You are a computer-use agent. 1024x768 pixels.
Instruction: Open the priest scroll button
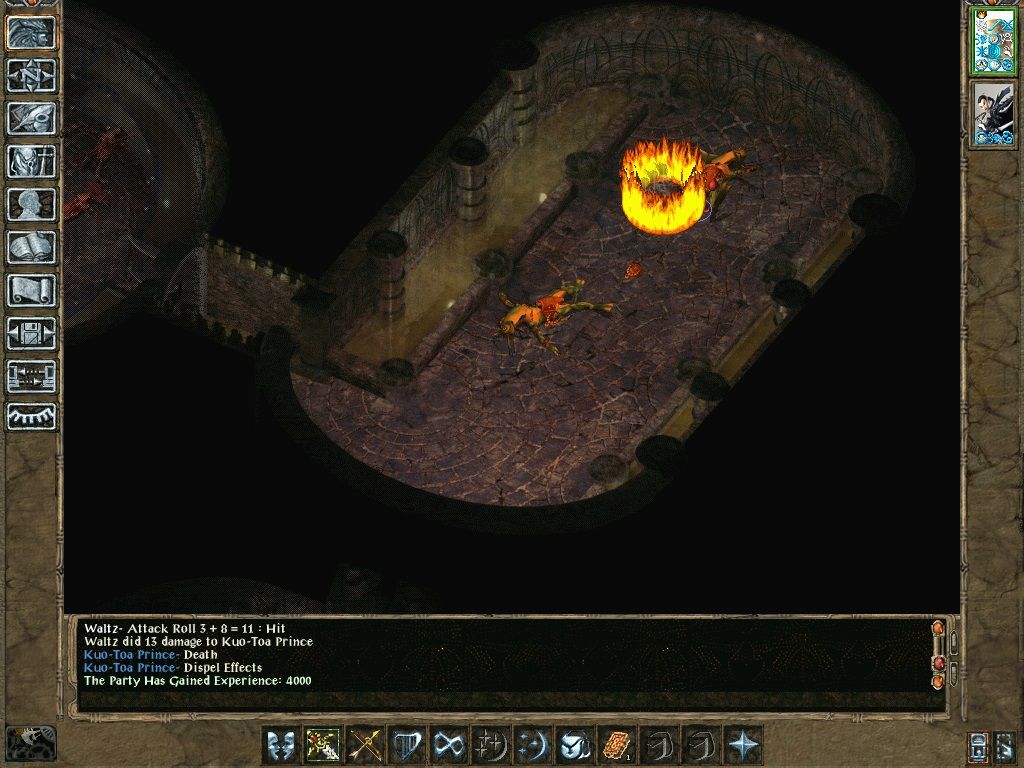[x=32, y=290]
